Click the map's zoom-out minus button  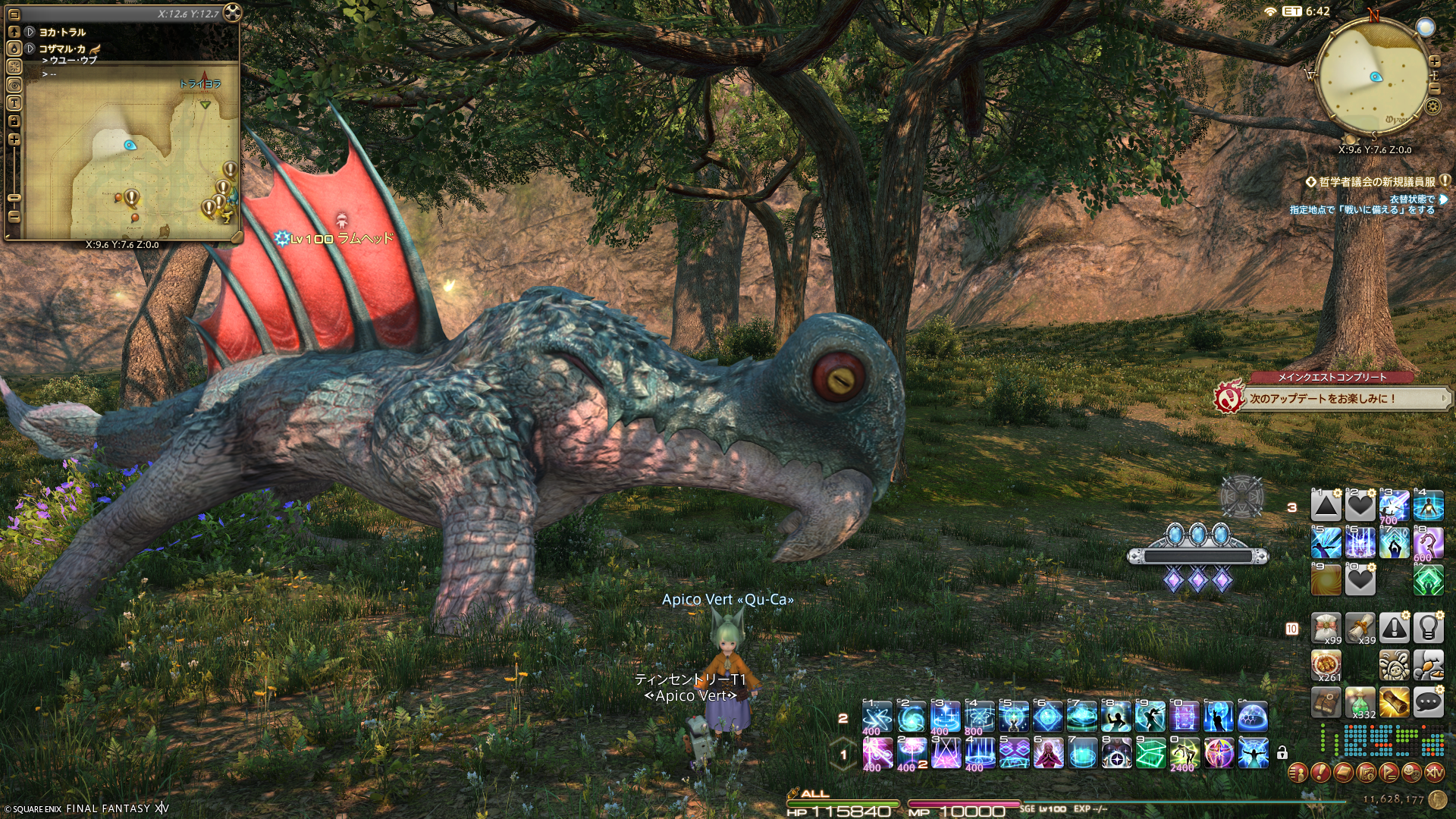[14, 217]
